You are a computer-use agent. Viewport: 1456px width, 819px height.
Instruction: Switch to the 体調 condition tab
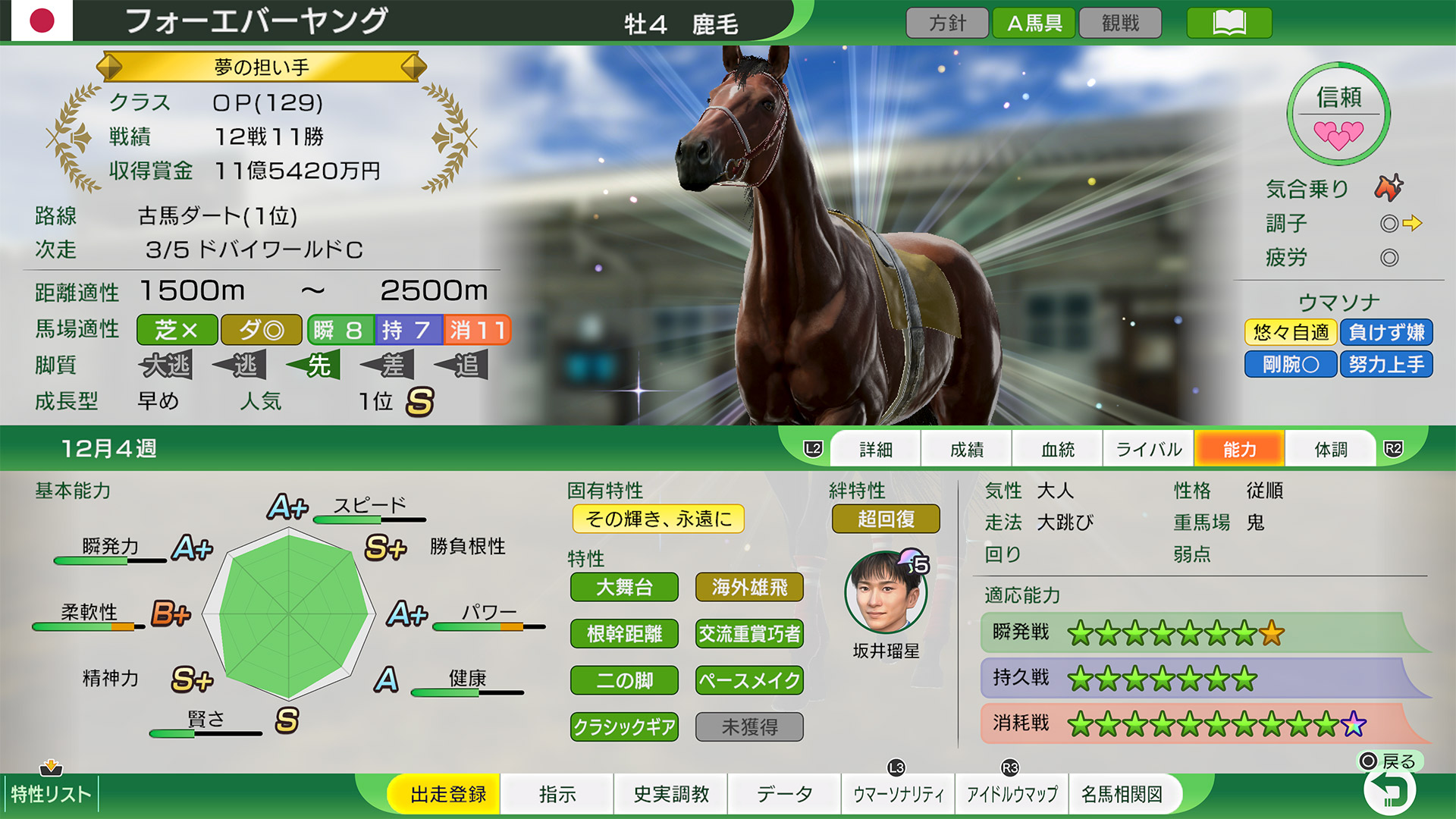click(x=1330, y=448)
